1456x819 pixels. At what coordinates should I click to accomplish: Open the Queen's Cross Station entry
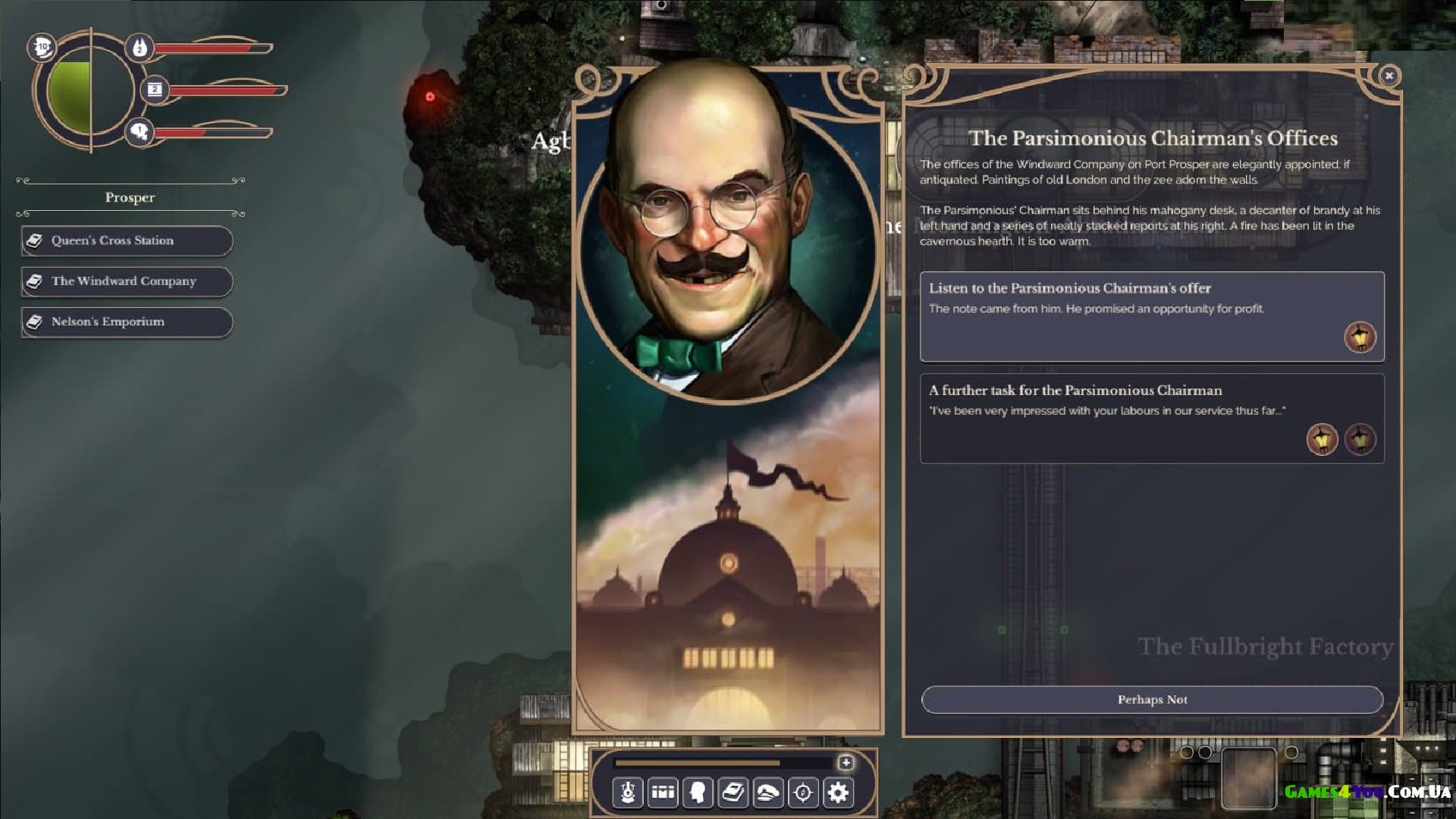click(x=127, y=240)
